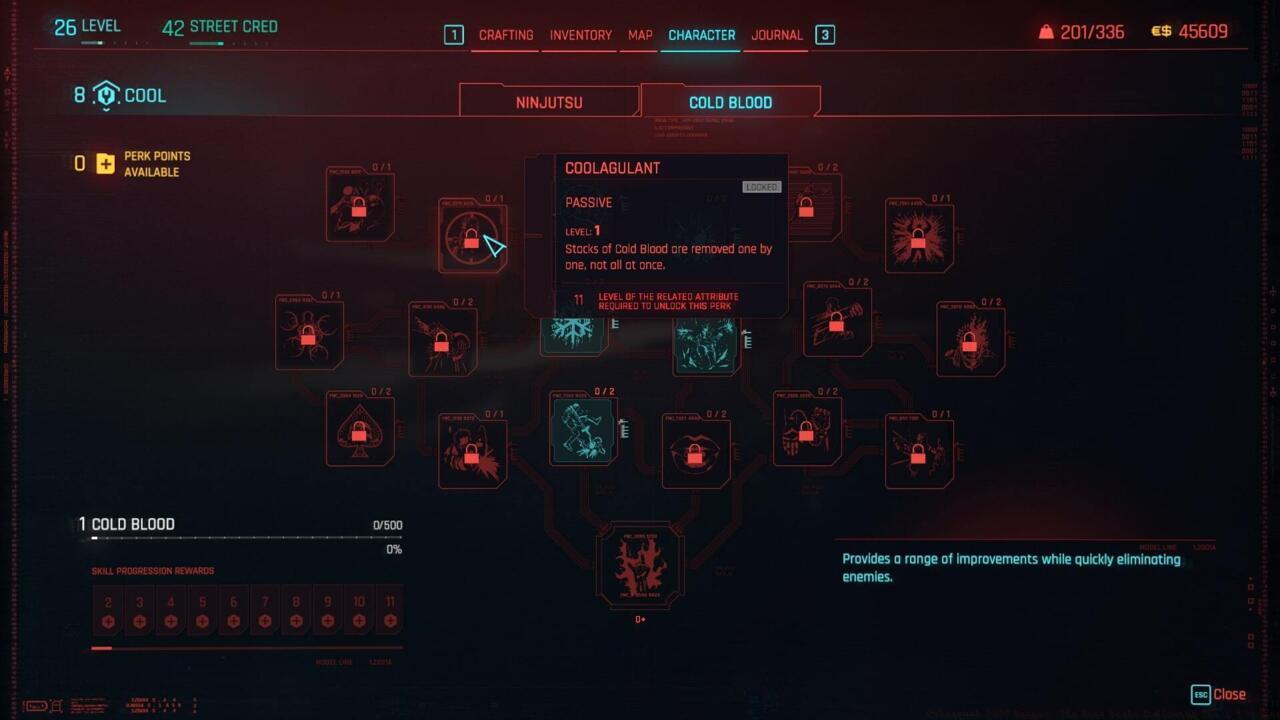This screenshot has height=720, width=1280.
Task: Click the Perk Points plus icon
Action: click(107, 163)
